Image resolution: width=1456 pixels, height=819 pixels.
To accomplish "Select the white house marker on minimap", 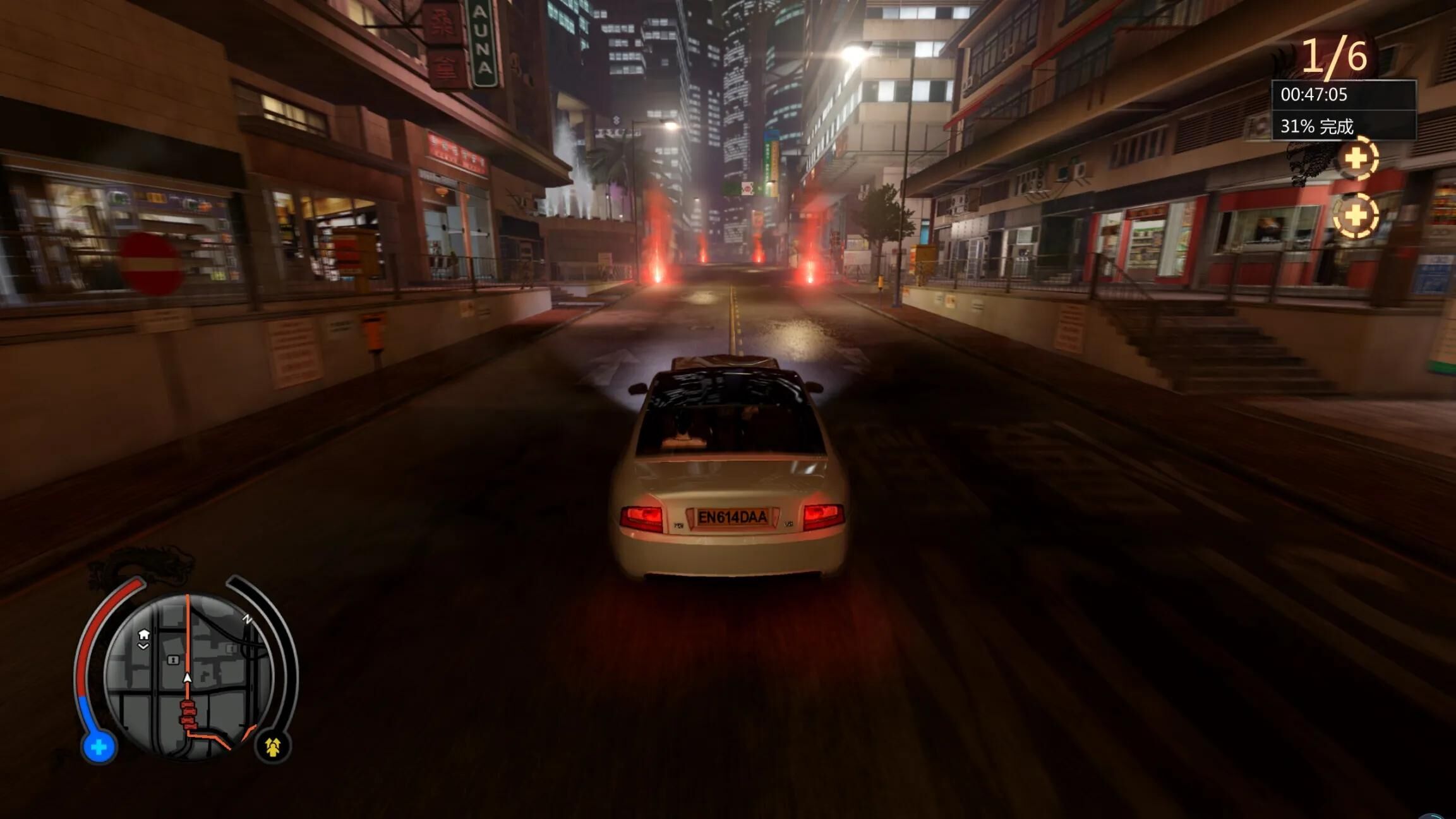I will (x=144, y=634).
